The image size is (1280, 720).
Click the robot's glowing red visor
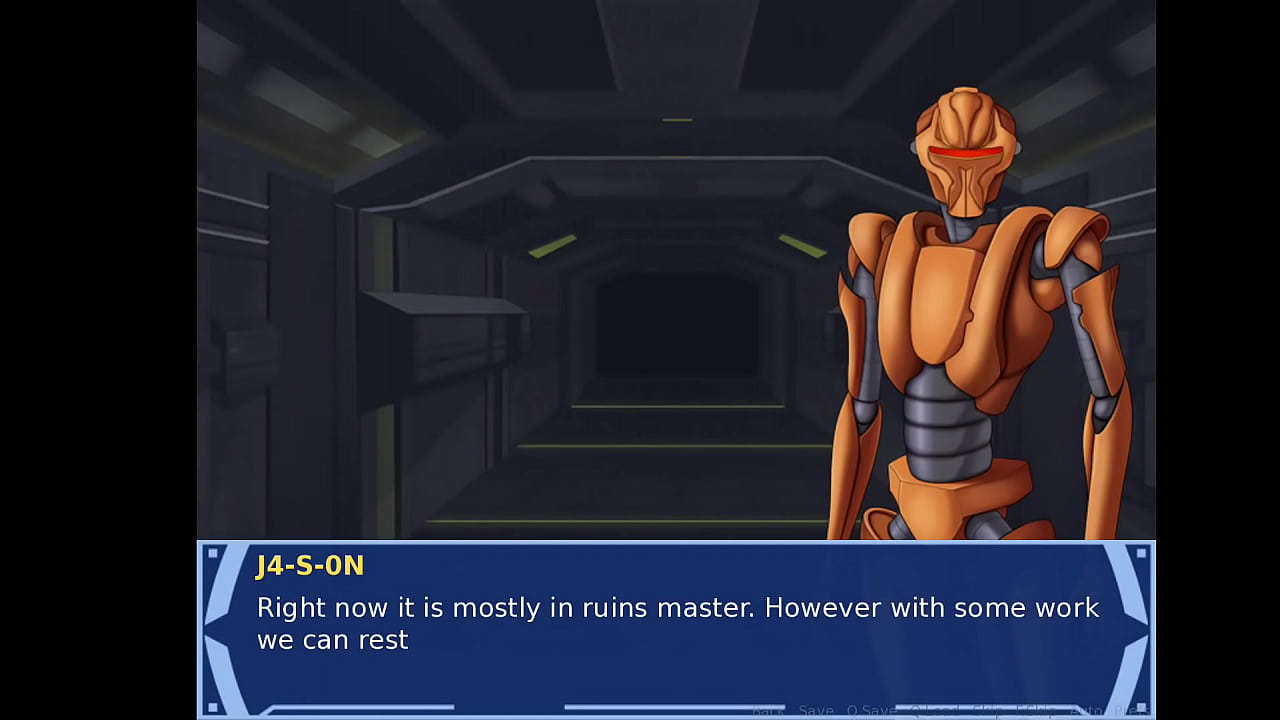(965, 152)
